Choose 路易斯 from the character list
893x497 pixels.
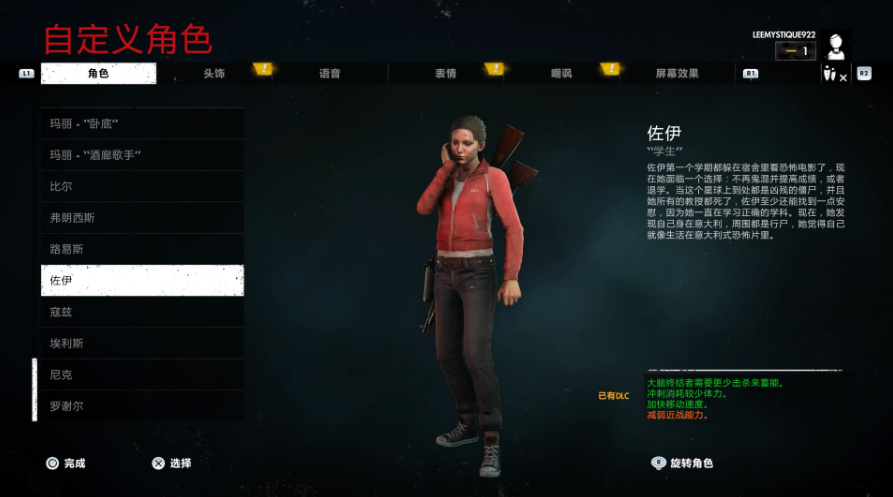point(142,248)
